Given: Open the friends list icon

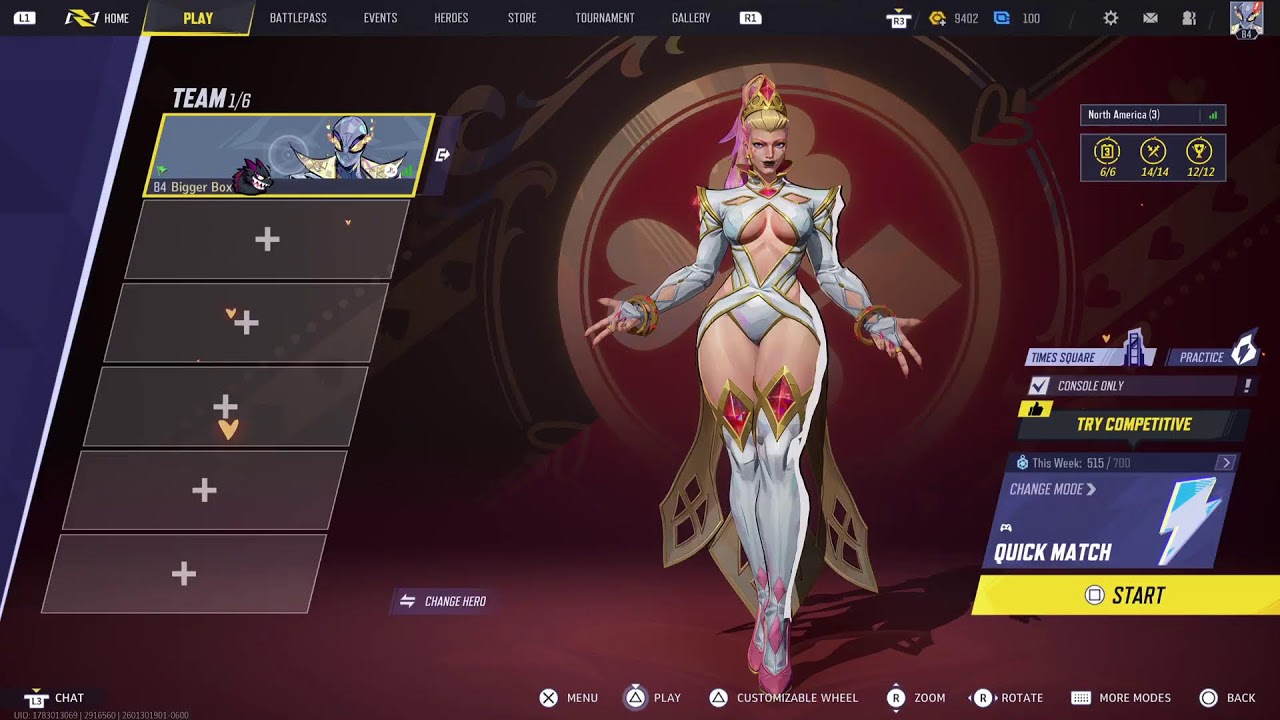Looking at the screenshot, I should 1189,18.
